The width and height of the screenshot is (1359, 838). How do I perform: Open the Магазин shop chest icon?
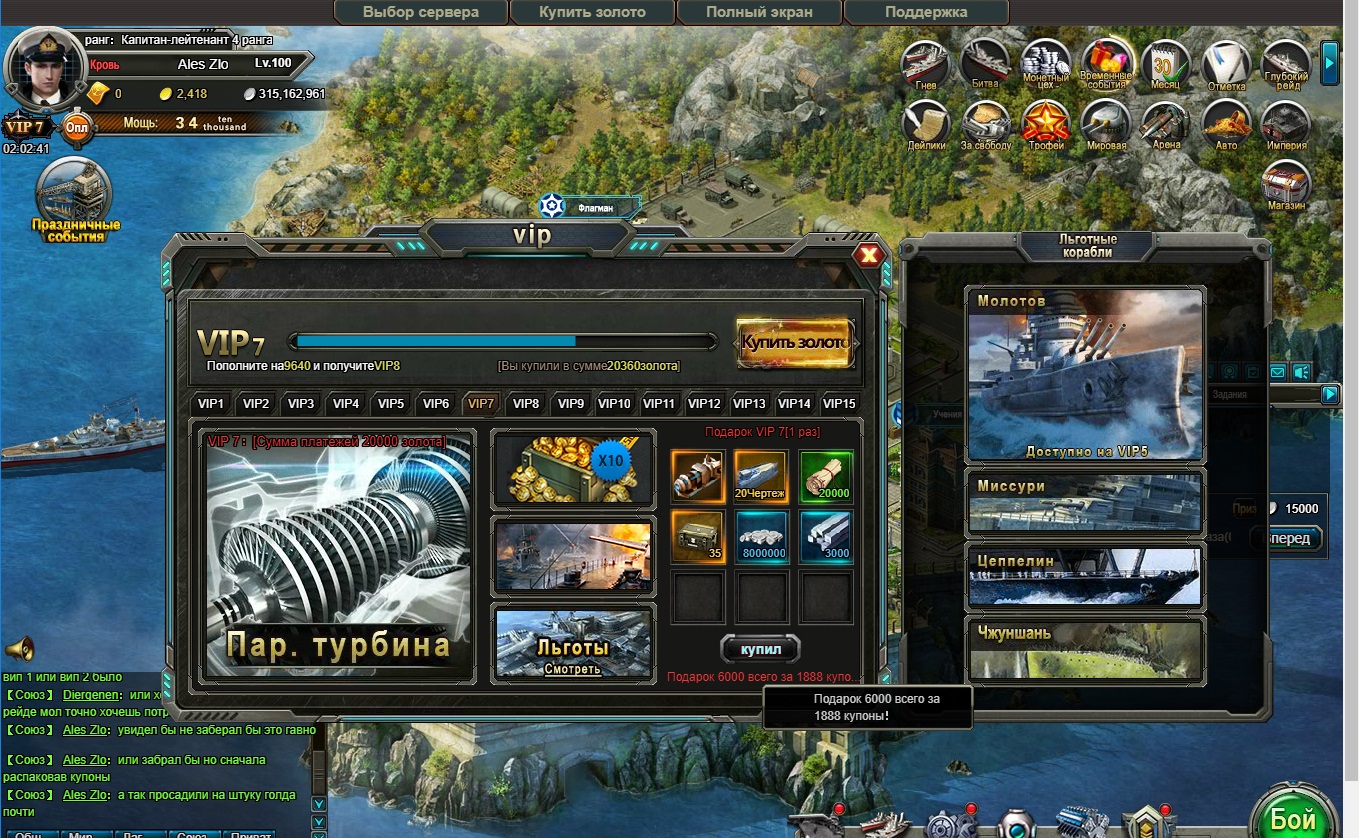coord(1285,184)
